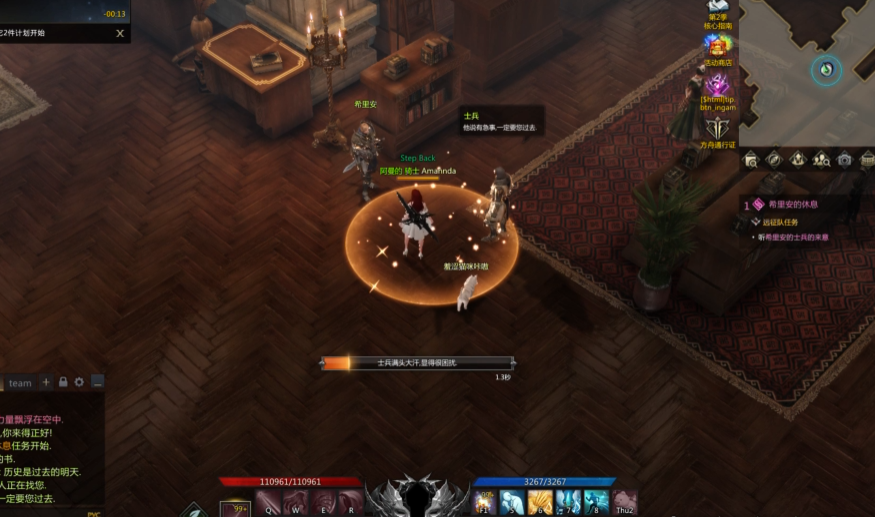The image size is (875, 517).
Task: Switch to the team chat tab
Action: [20, 383]
